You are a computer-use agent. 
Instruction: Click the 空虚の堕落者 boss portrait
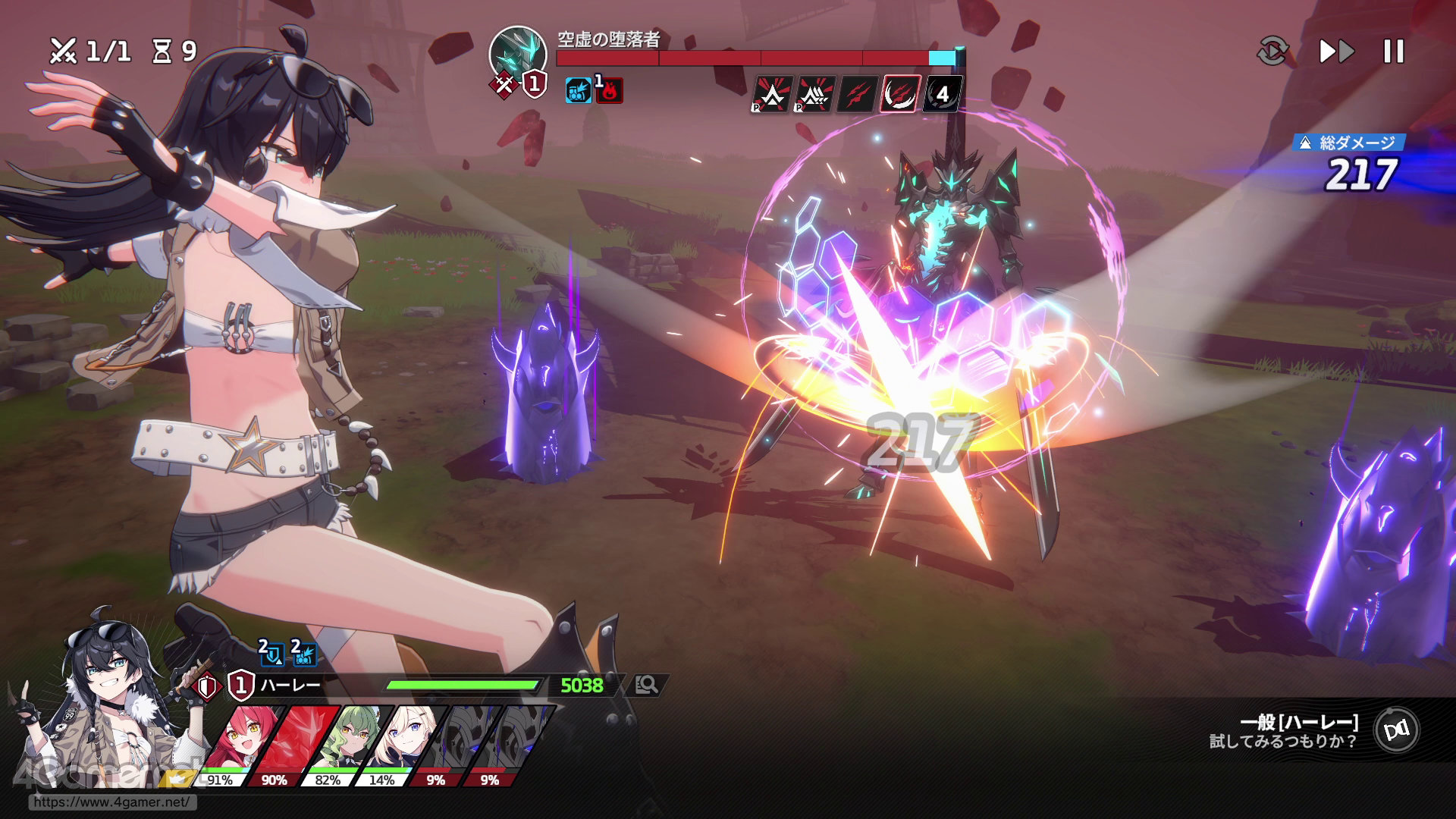click(518, 55)
